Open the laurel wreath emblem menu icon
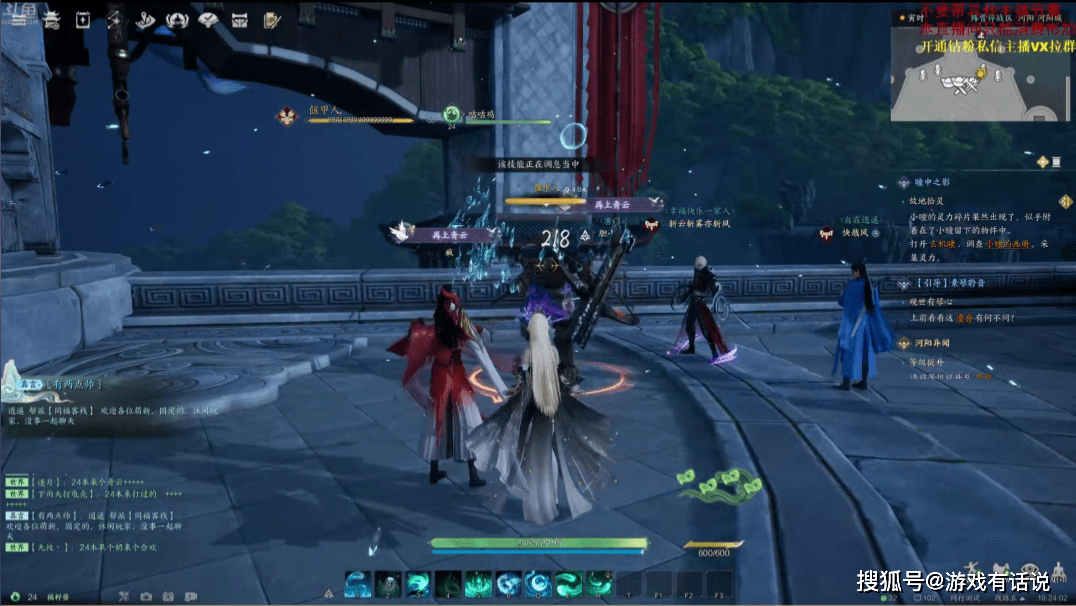 [179, 19]
